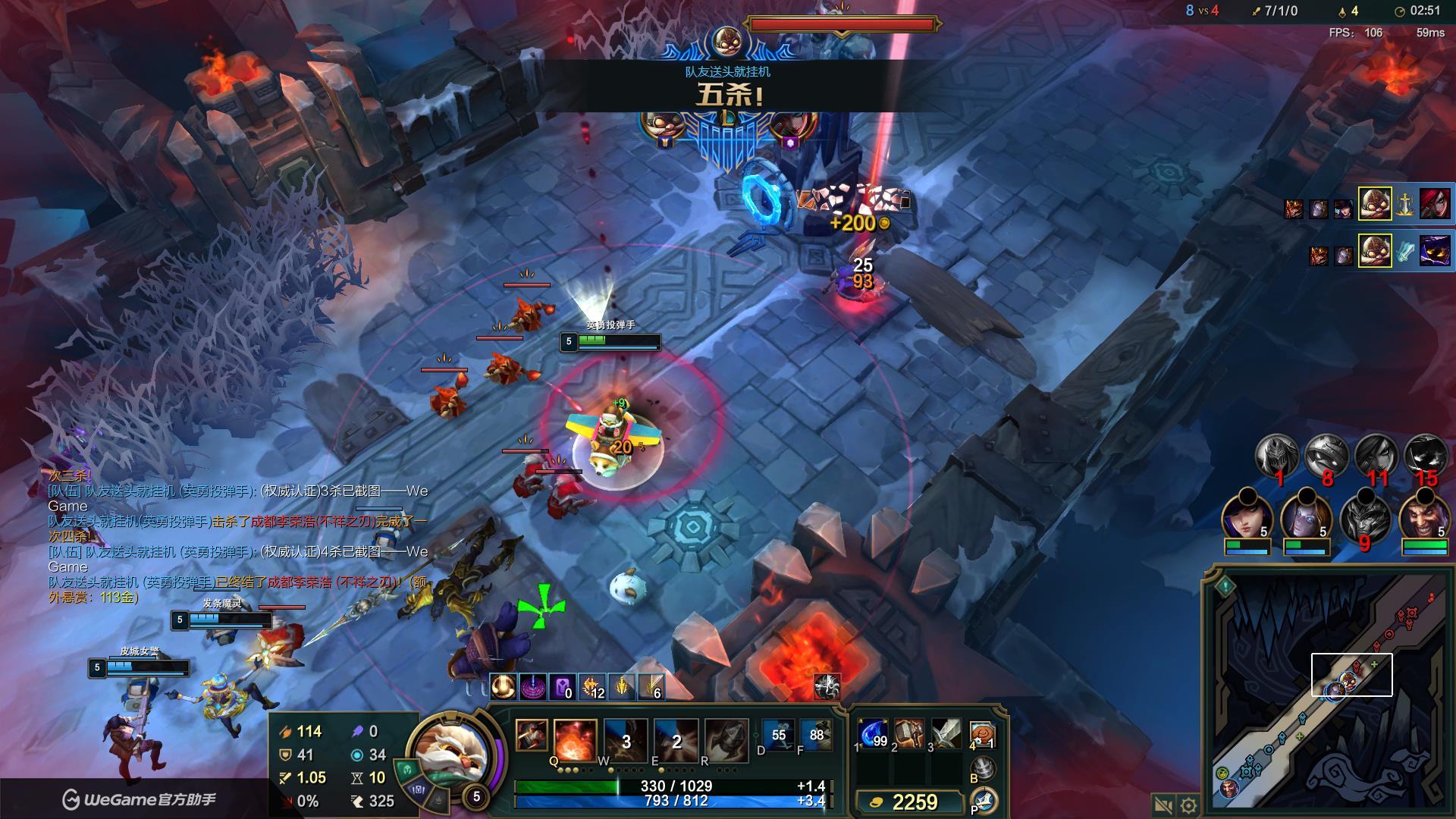Use the Poro-Snax in slot 4
Viewport: 1456px width, 819px height.
982,734
